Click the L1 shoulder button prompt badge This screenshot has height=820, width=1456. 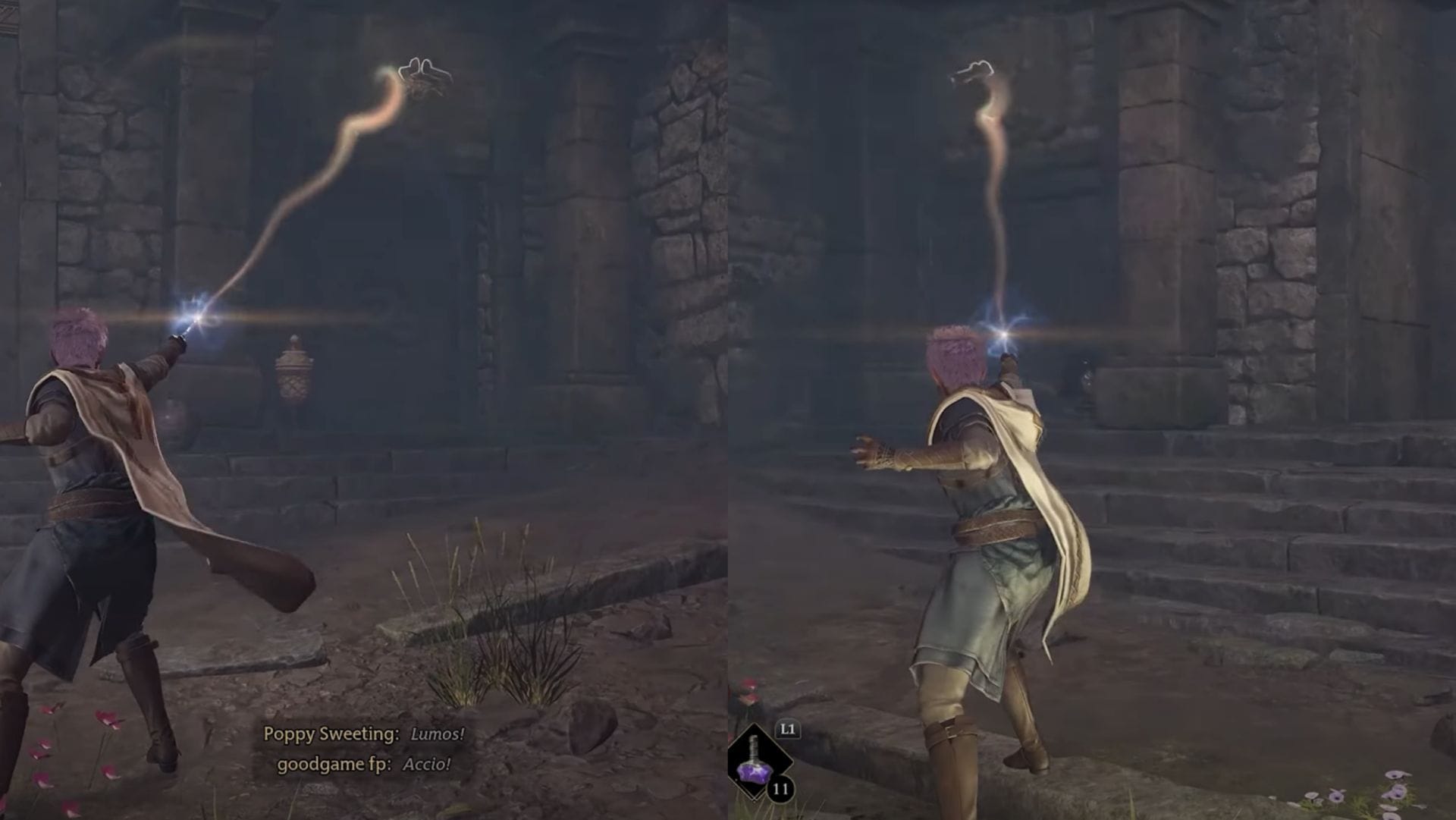[x=788, y=728]
